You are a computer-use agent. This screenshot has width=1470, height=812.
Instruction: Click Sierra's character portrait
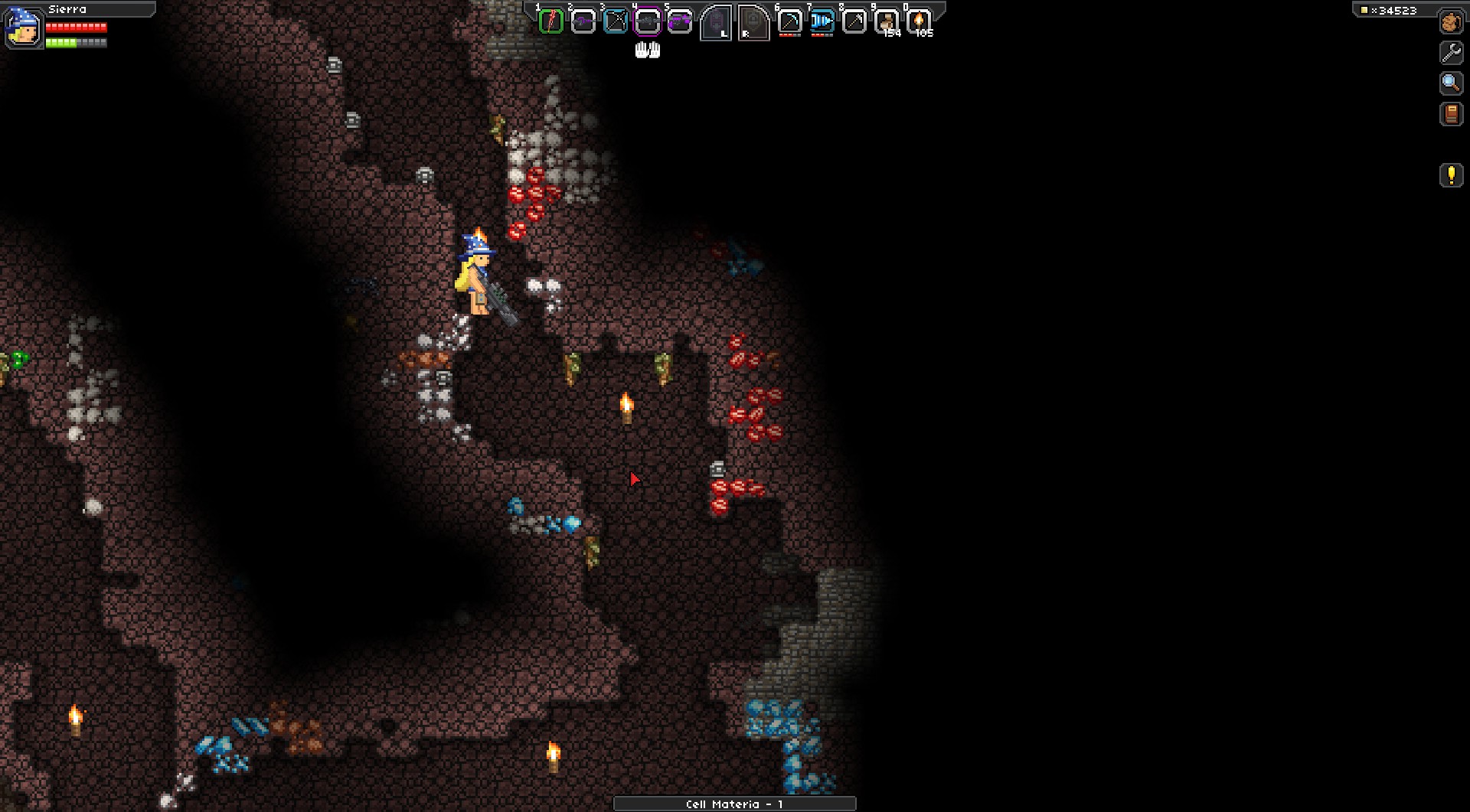pyautogui.click(x=23, y=28)
